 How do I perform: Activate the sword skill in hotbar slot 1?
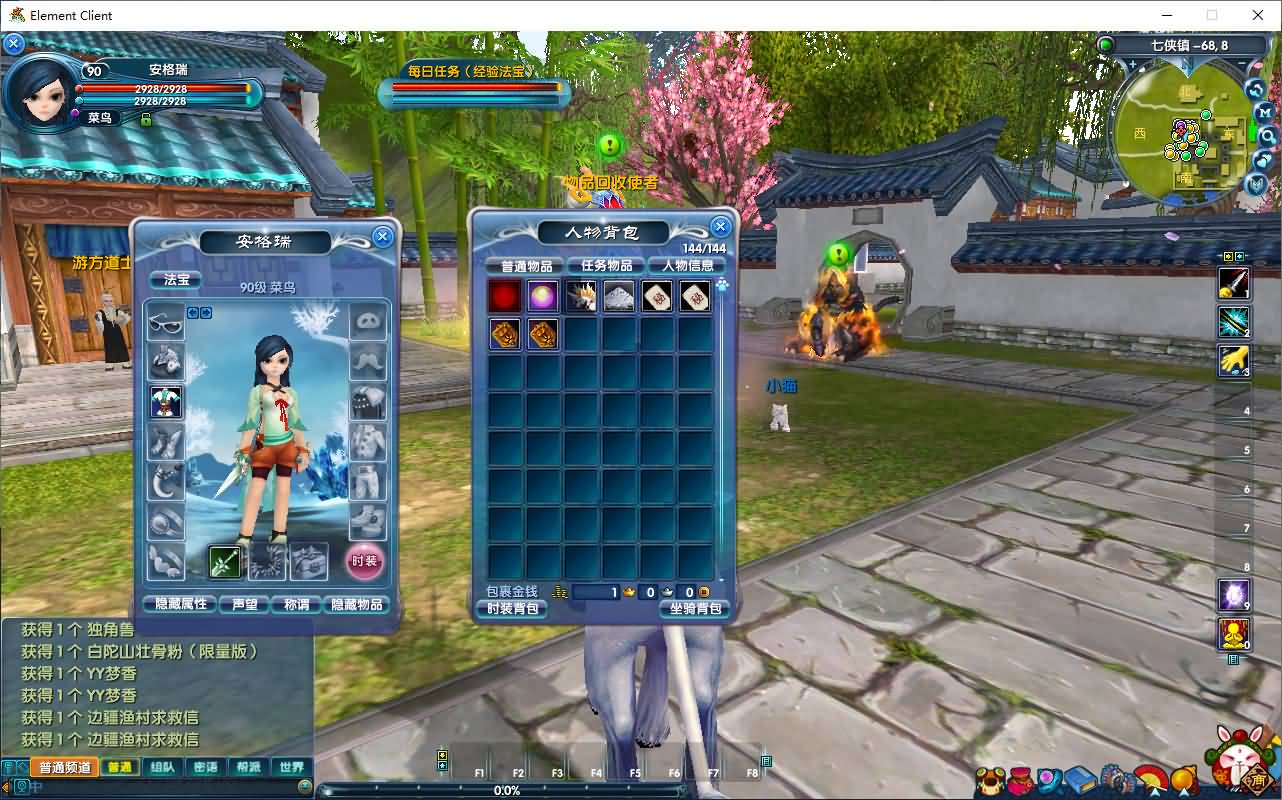[1233, 283]
